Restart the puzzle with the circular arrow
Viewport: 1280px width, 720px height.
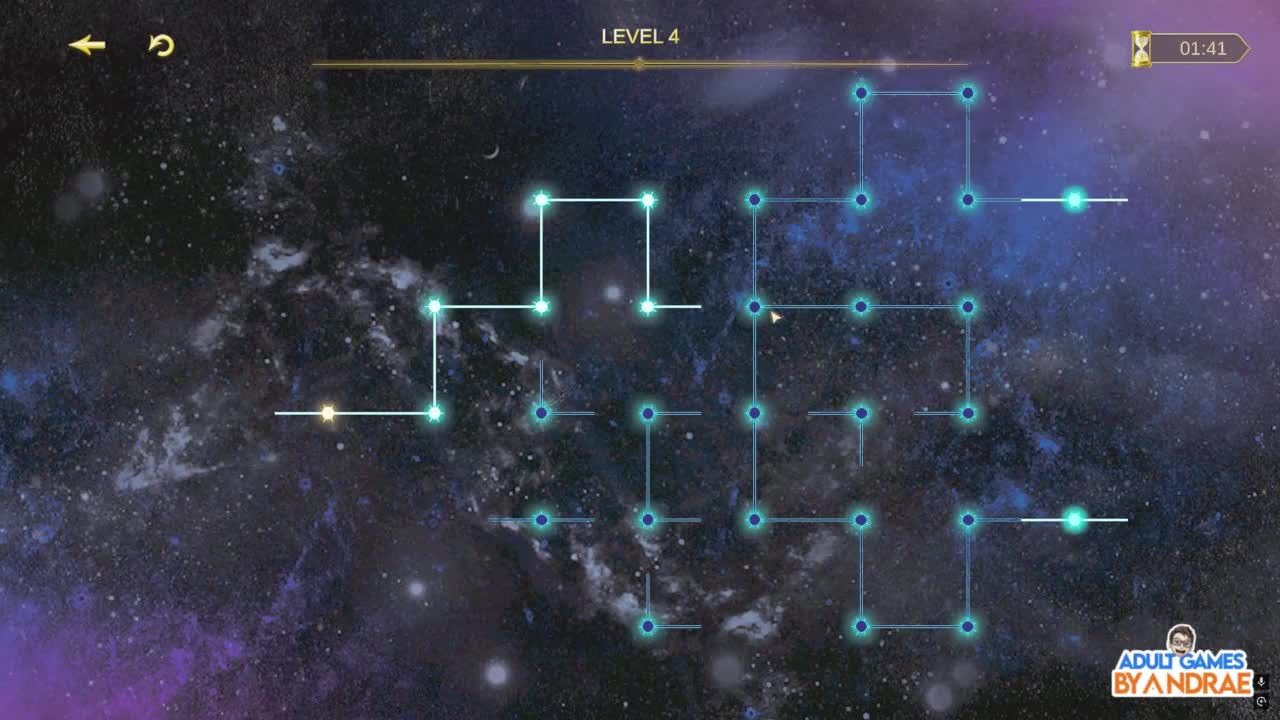click(161, 45)
